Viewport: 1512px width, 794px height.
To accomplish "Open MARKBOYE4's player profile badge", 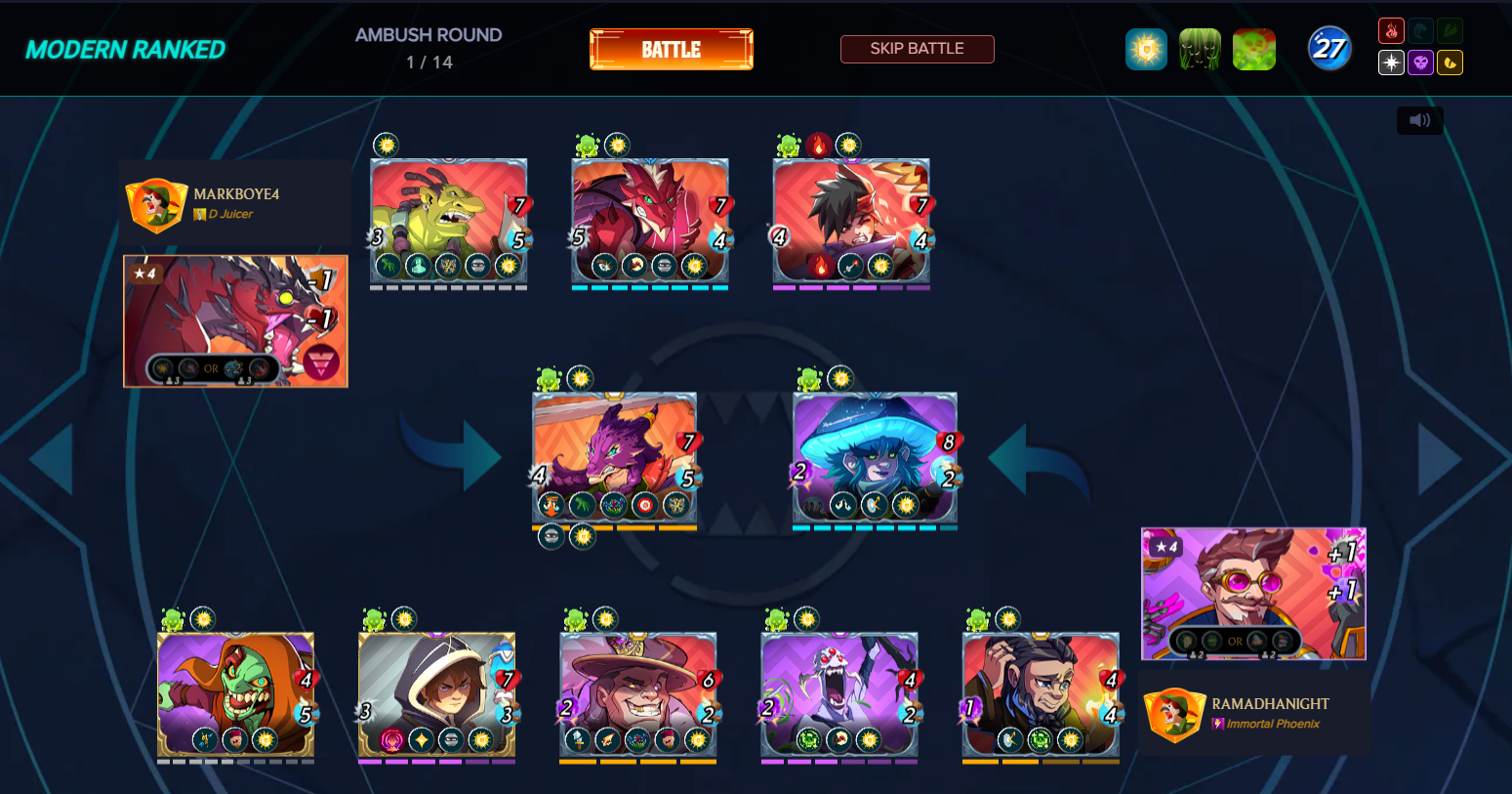I will (x=156, y=203).
